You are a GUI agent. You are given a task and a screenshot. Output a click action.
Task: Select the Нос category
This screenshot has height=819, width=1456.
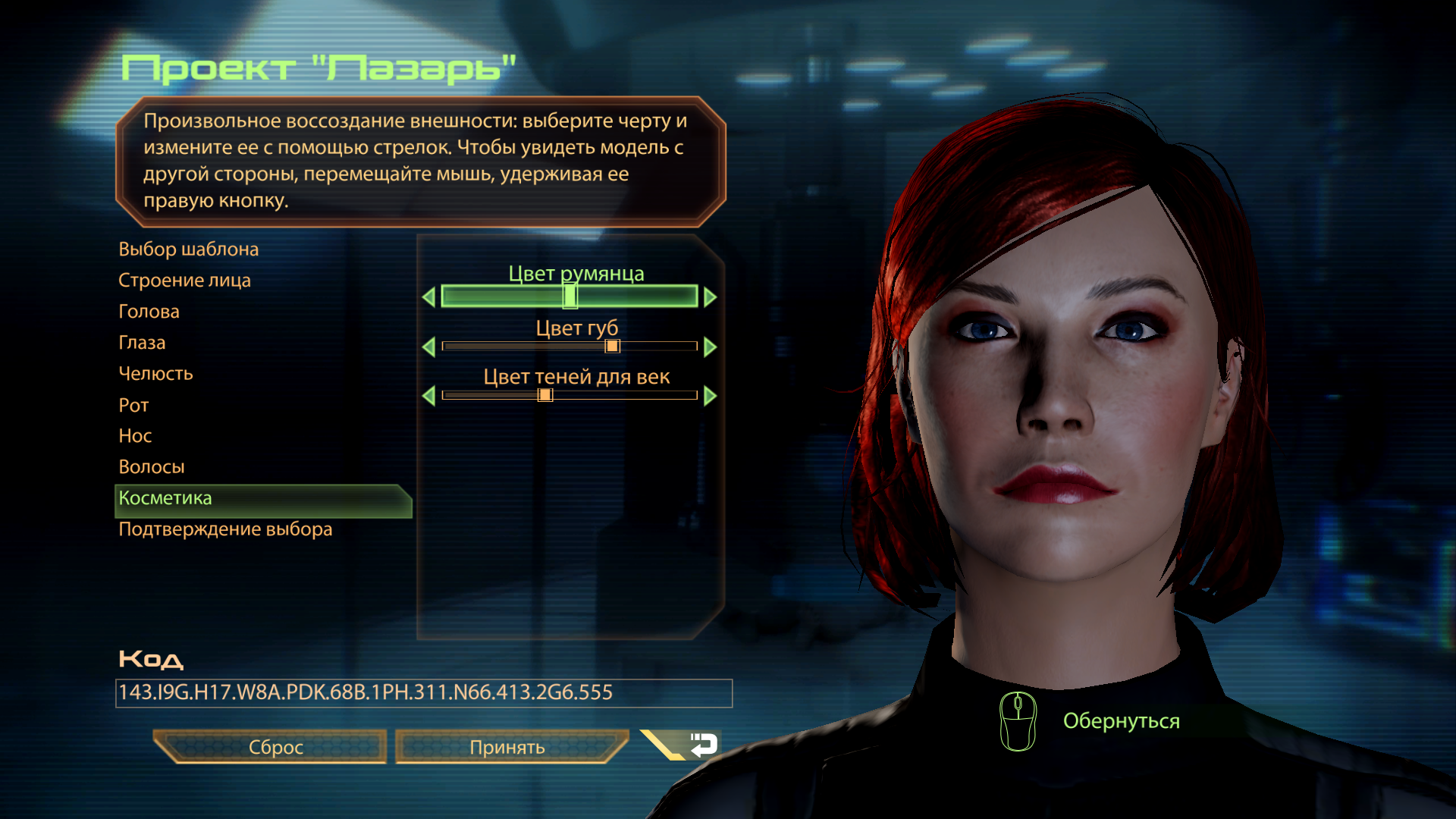pos(135,436)
